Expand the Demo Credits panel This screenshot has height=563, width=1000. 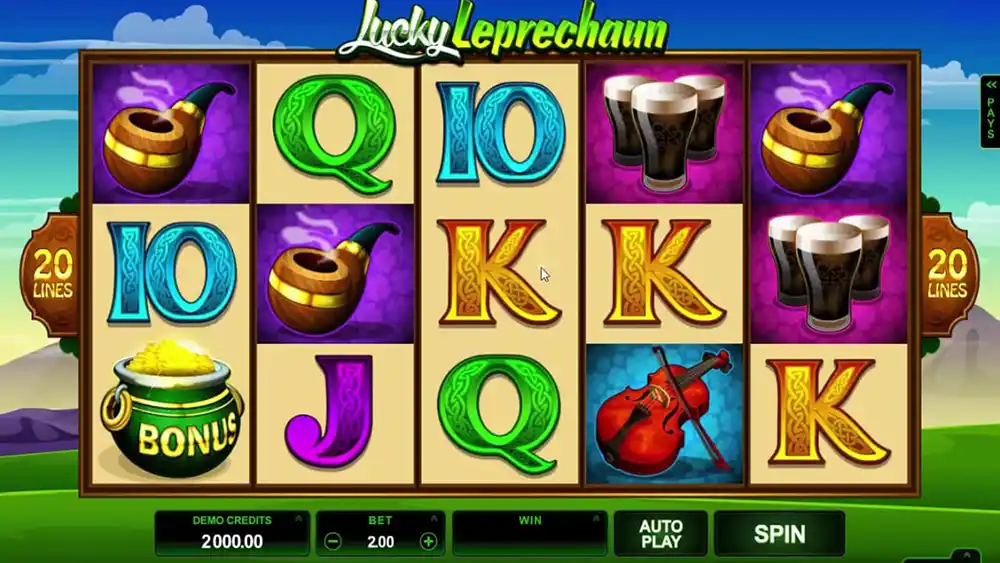[x=296, y=520]
